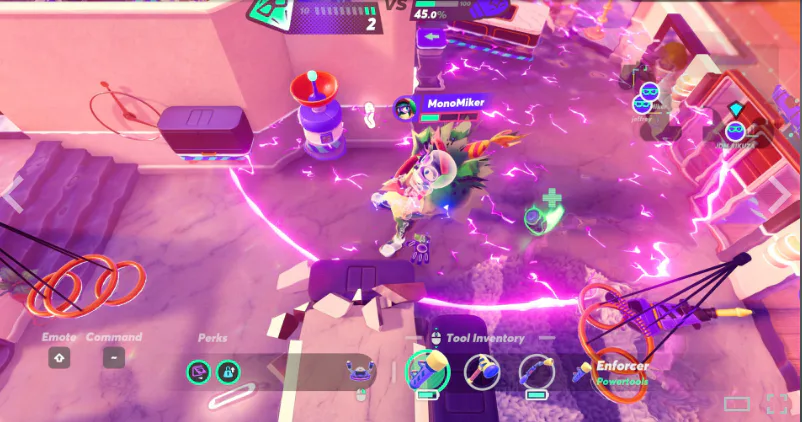
Task: Click the Command button
Action: click(114, 358)
